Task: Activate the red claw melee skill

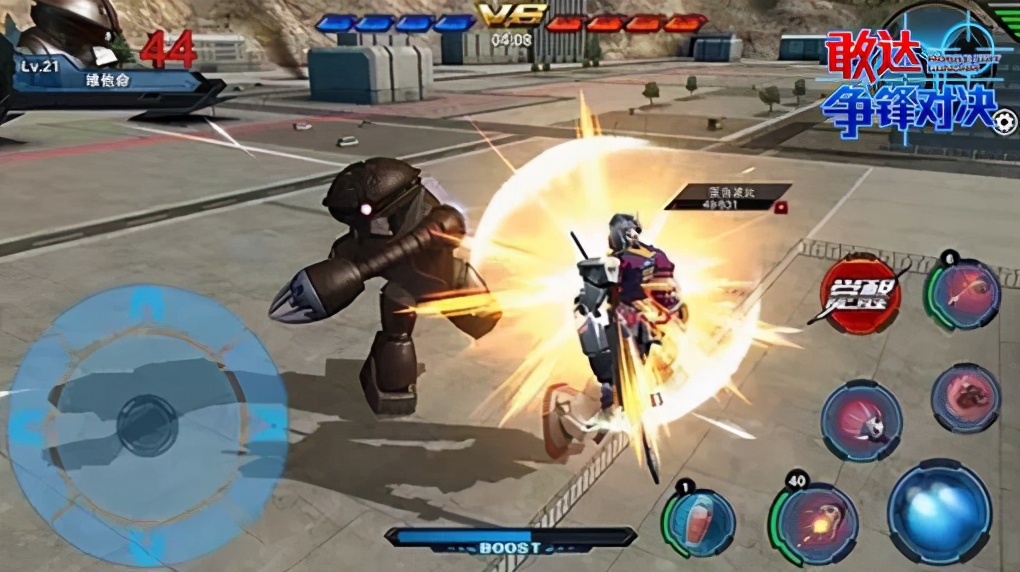Action: (x=966, y=397)
